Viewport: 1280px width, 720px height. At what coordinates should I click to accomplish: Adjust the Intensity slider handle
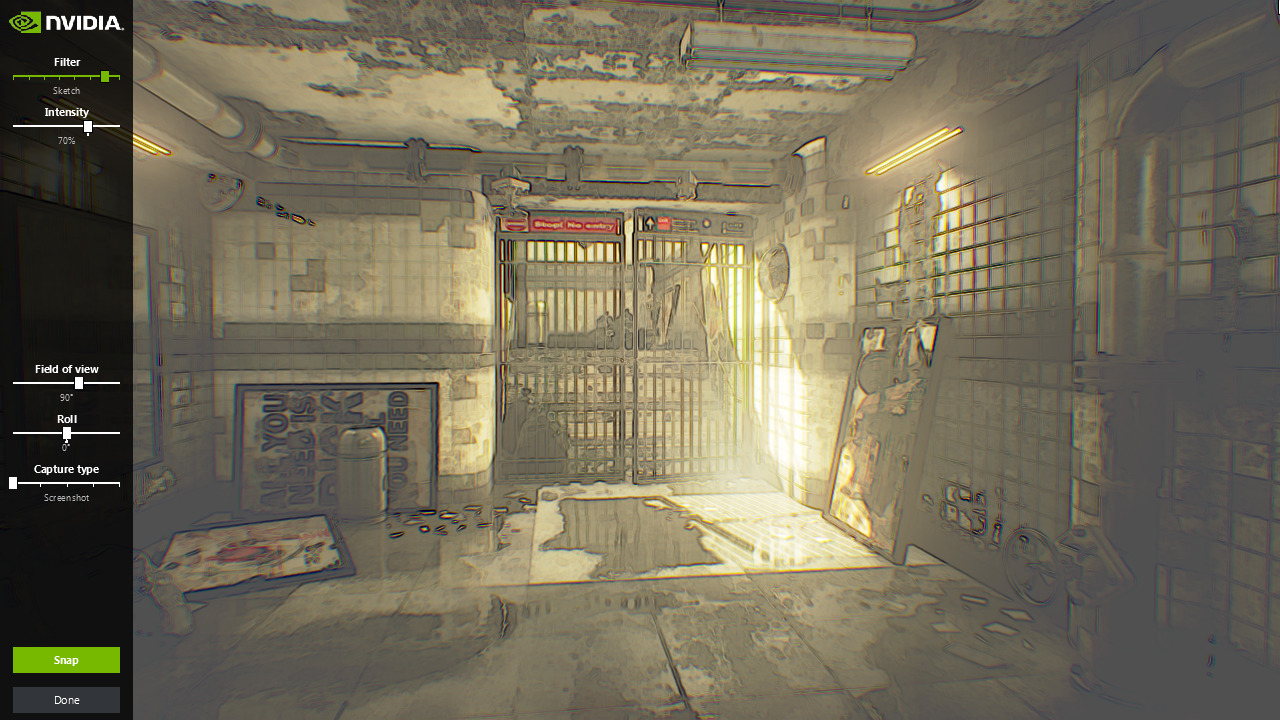click(88, 126)
